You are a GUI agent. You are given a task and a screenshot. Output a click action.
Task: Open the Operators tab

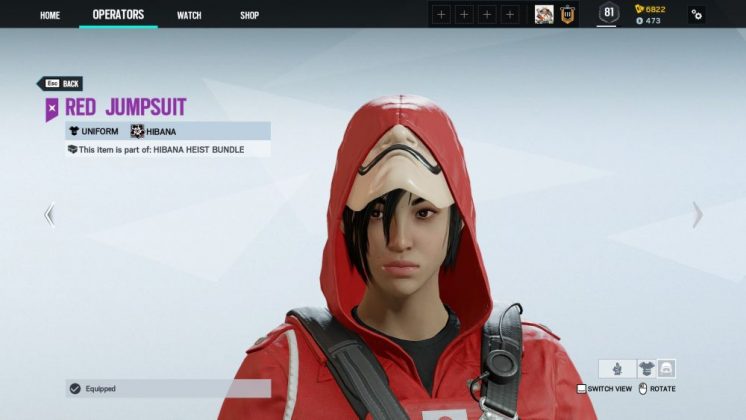[118, 15]
